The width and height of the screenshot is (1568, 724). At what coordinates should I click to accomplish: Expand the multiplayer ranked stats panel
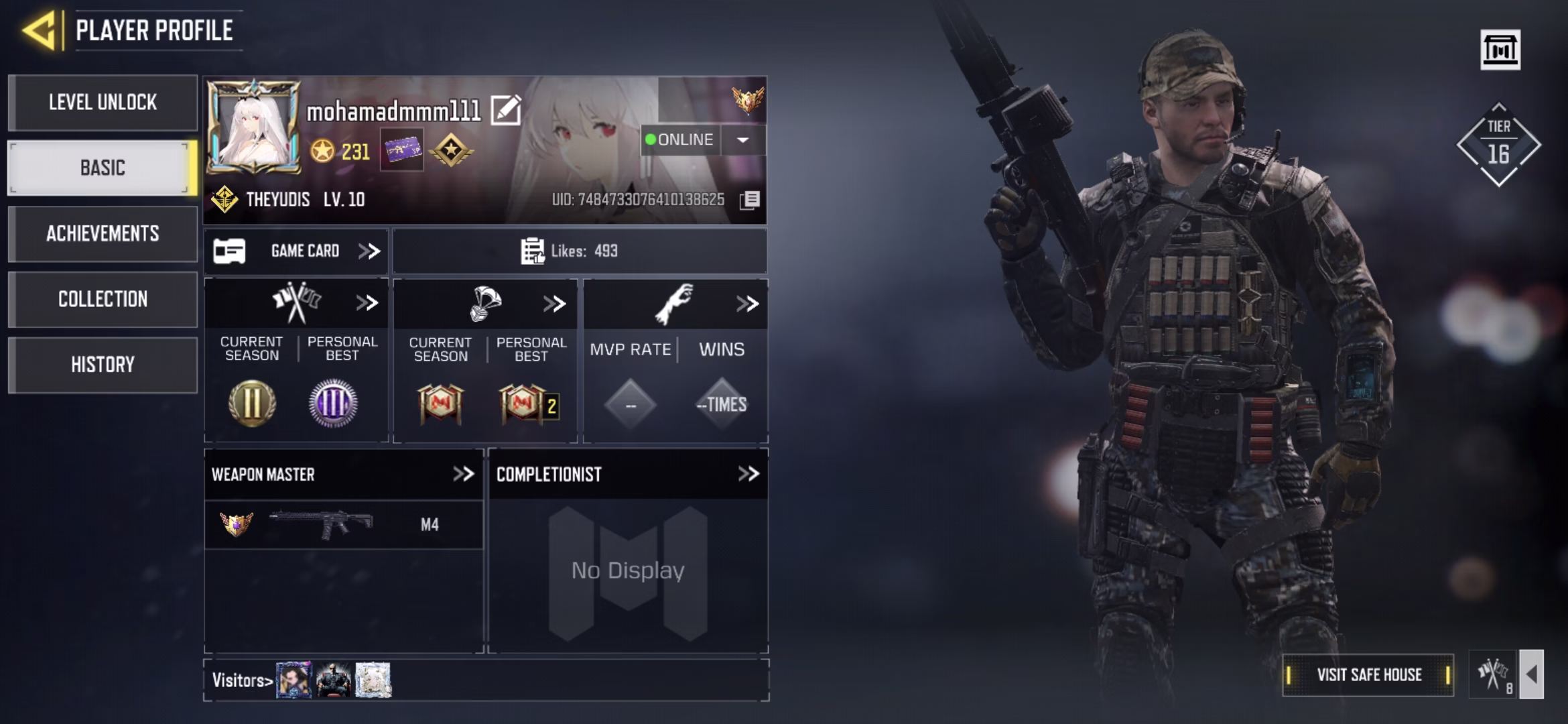[367, 303]
